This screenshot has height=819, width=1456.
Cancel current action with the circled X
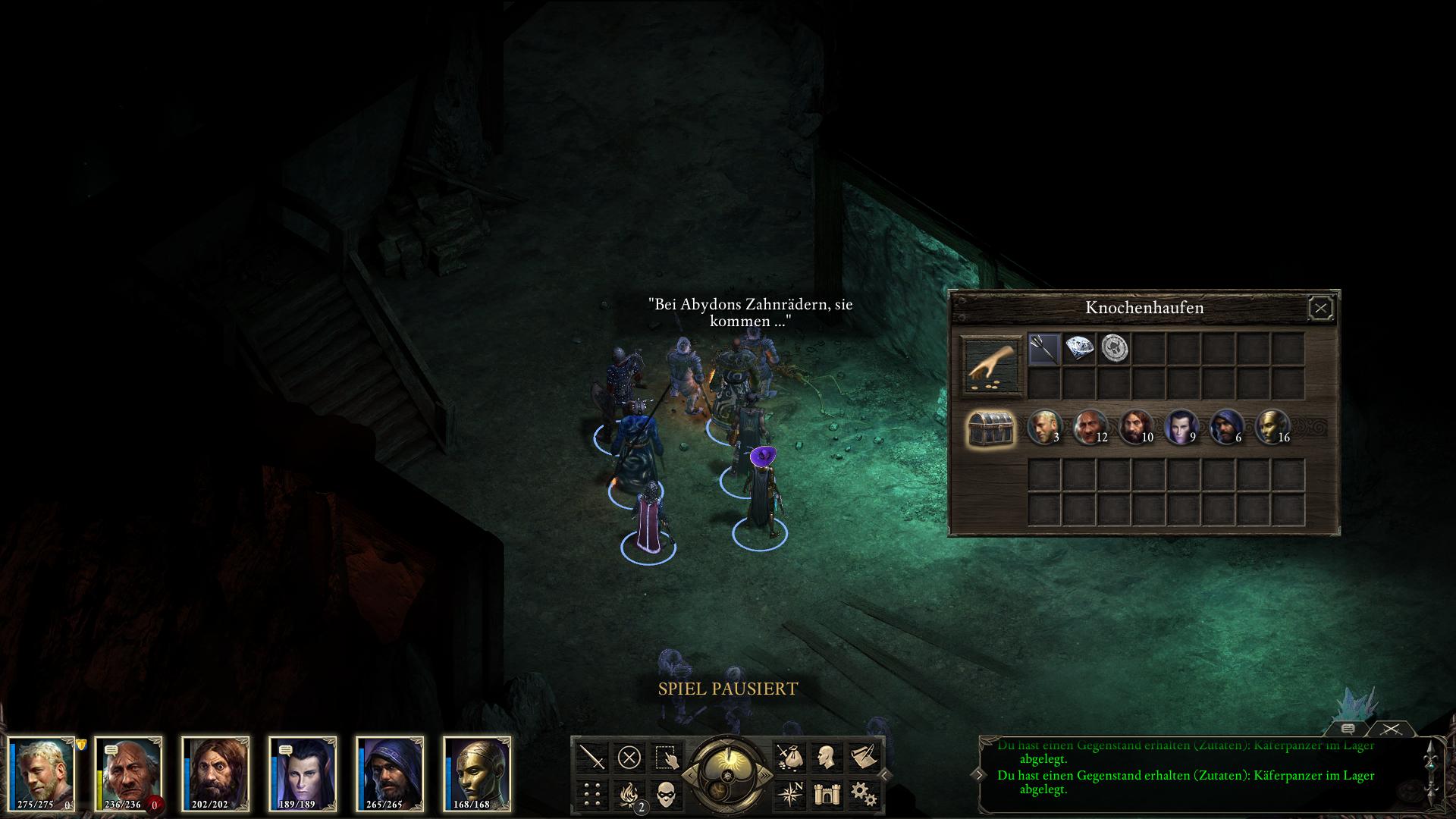629,757
